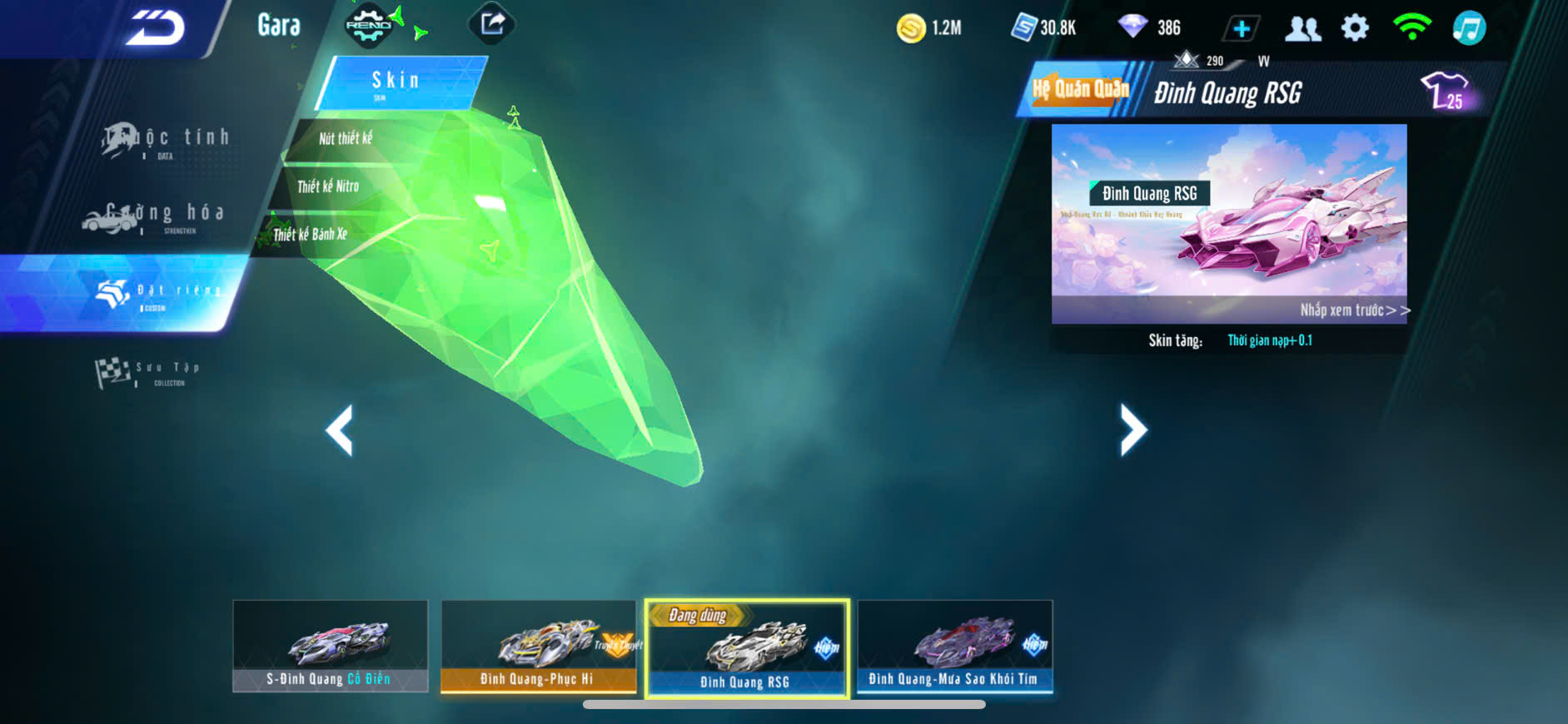Switch to Thiết kế Nitro tab
The image size is (1568, 724).
pos(328,186)
